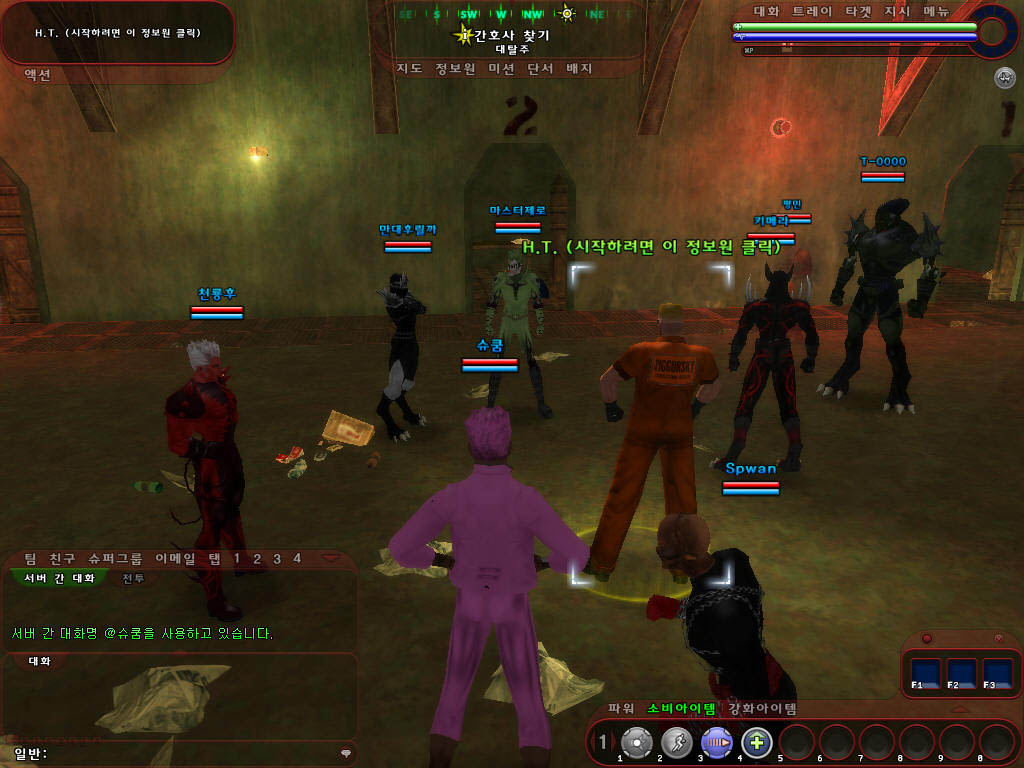Open the 파워 powers list
1024x768 pixels.
(x=622, y=709)
